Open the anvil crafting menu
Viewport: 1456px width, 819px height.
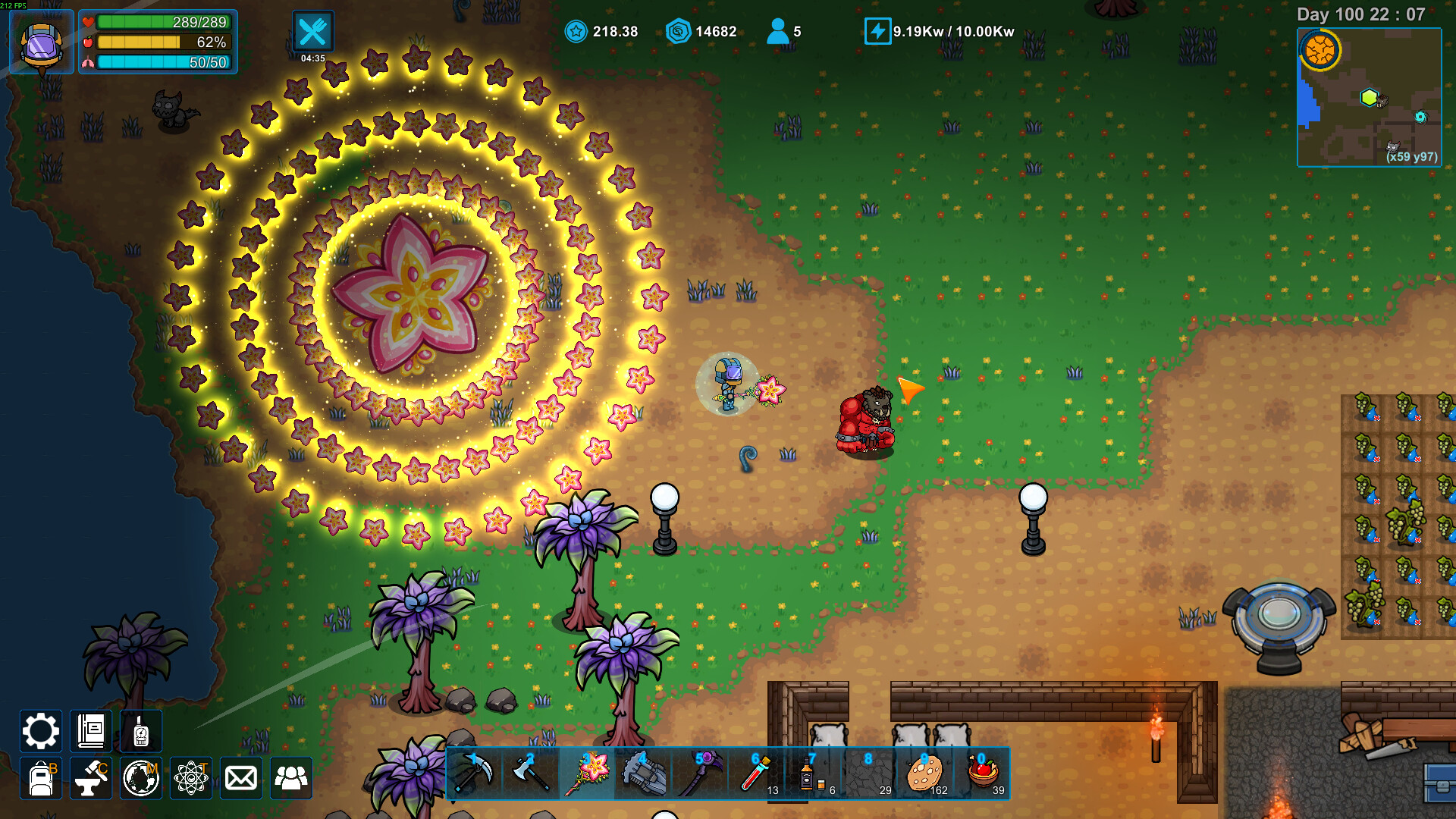tap(91, 778)
